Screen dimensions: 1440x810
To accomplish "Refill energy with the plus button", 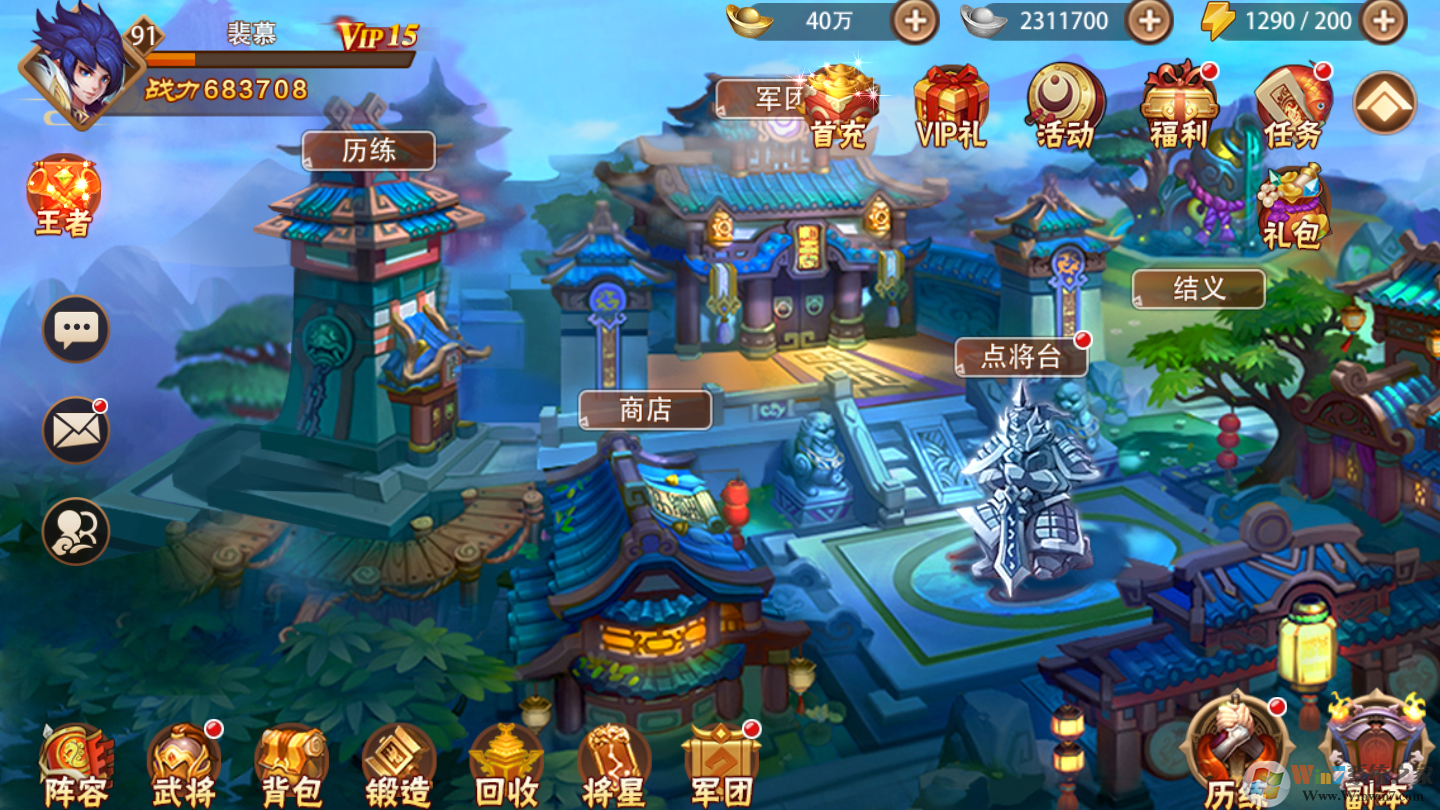I will pos(1383,21).
